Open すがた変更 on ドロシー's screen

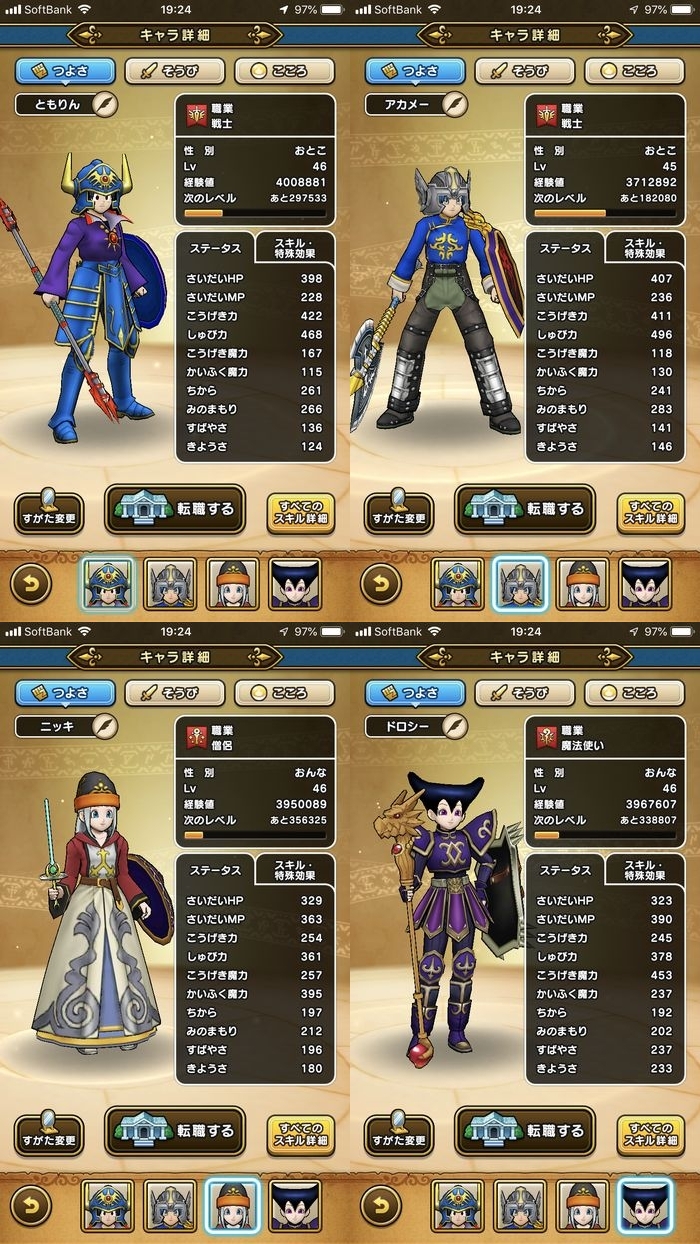pos(399,1134)
